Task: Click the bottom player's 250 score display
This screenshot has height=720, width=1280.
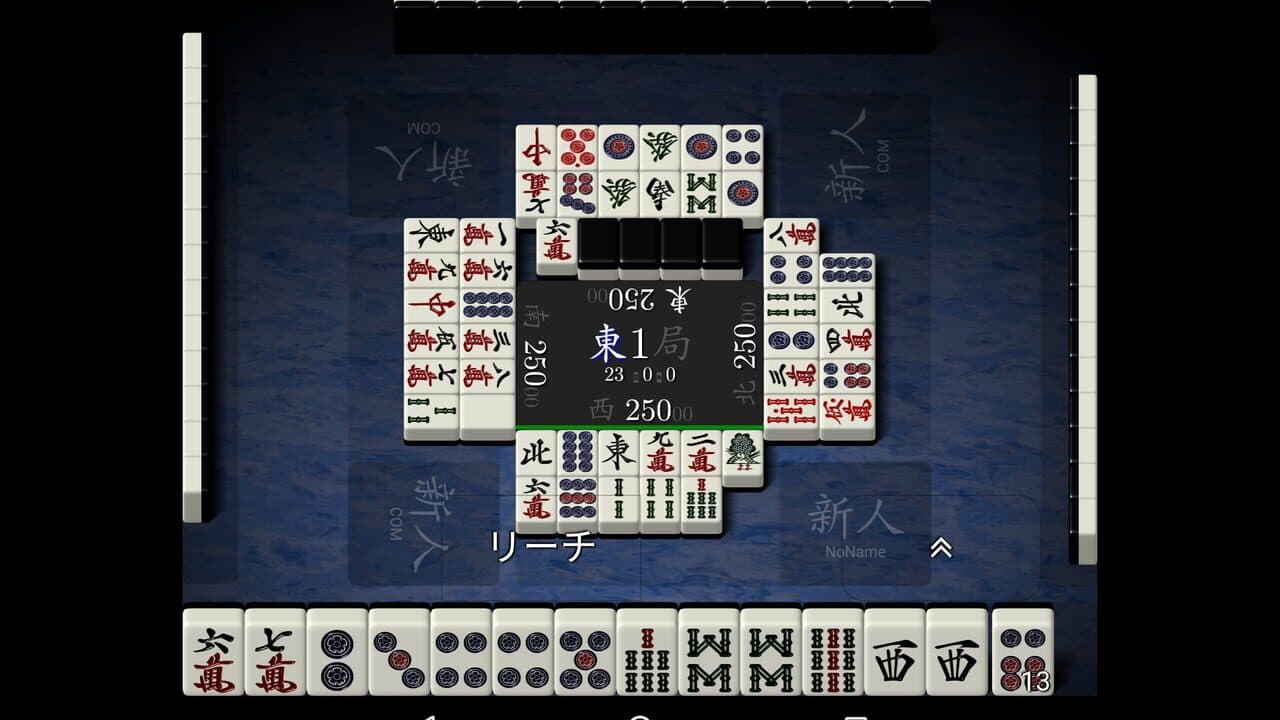Action: [x=648, y=410]
